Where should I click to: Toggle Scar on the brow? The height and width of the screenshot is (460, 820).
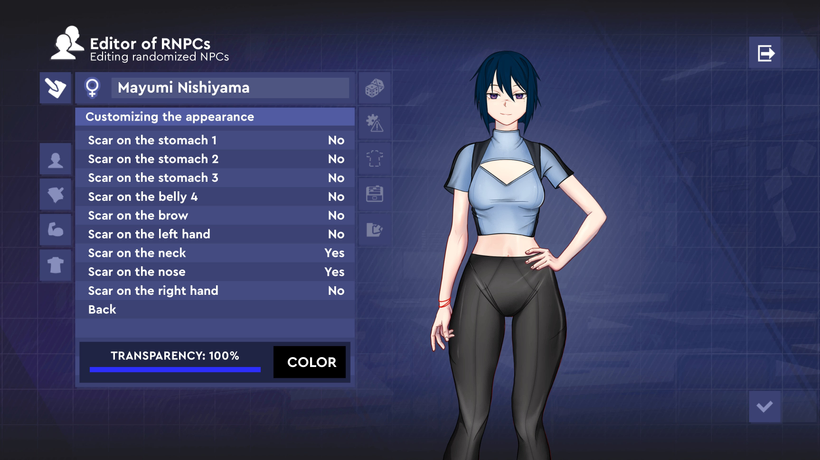pyautogui.click(x=215, y=215)
